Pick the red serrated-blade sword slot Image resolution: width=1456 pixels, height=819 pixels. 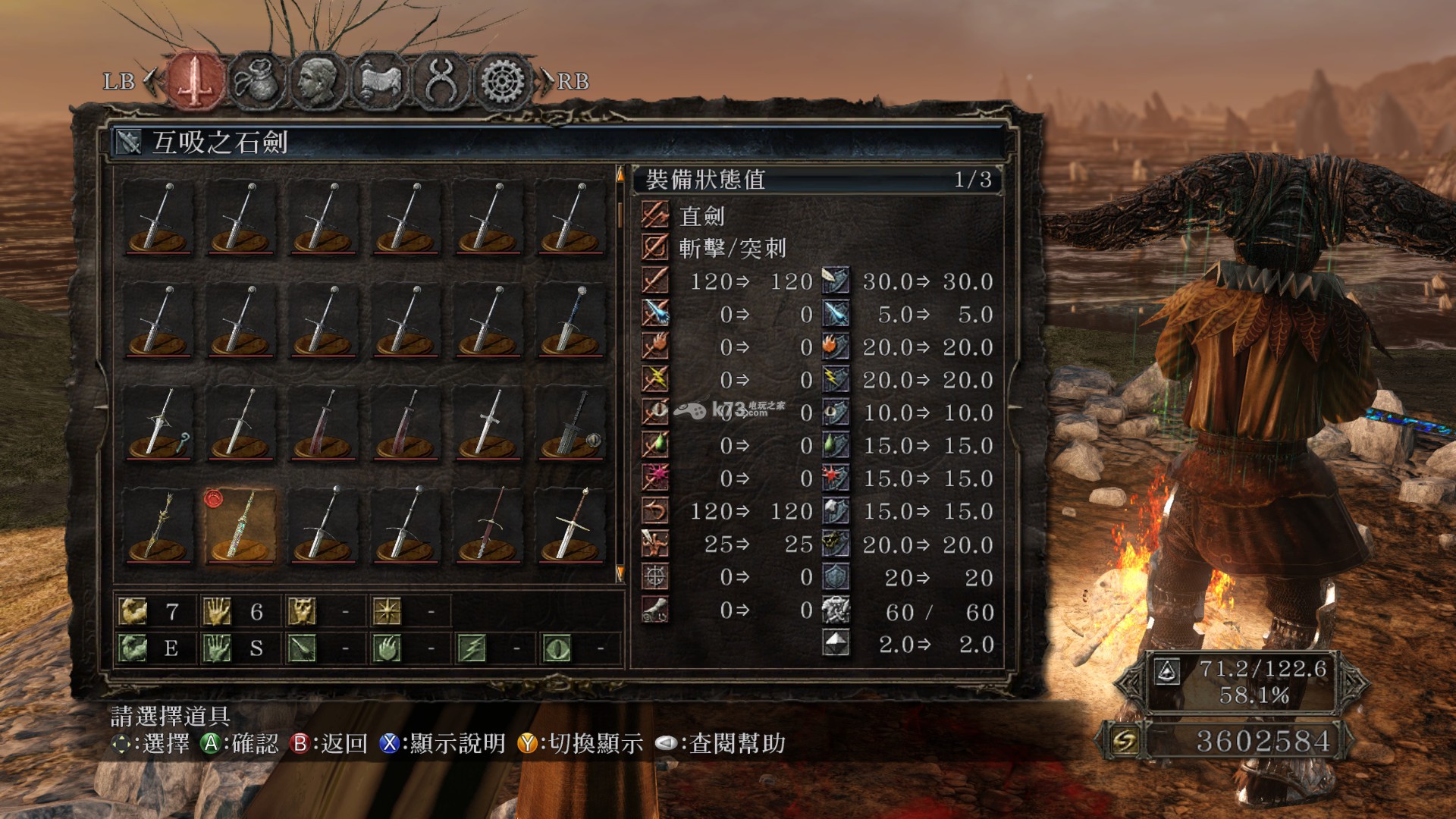click(x=488, y=526)
